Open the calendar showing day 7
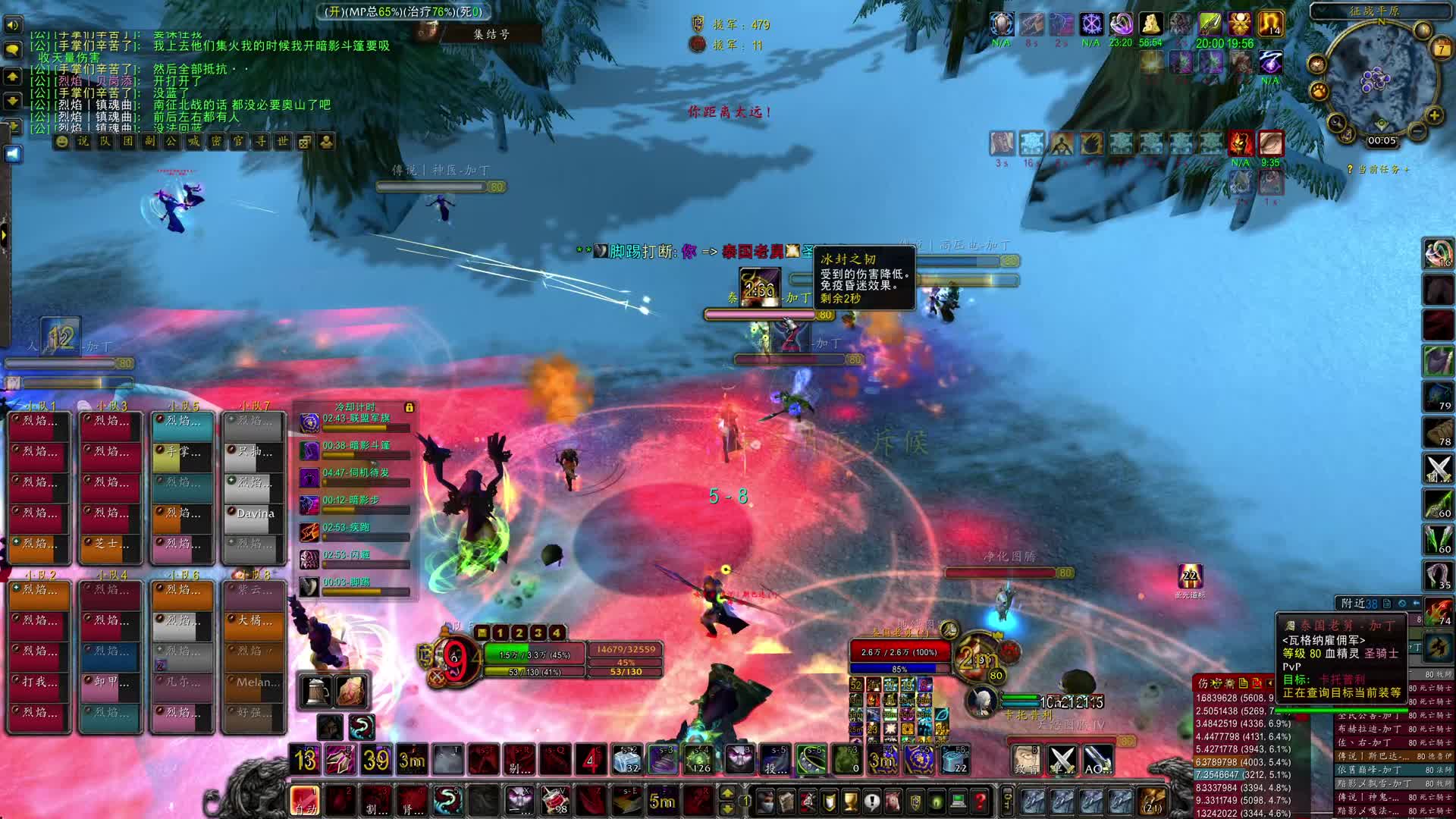This screenshot has height=819, width=1456. point(1442,49)
